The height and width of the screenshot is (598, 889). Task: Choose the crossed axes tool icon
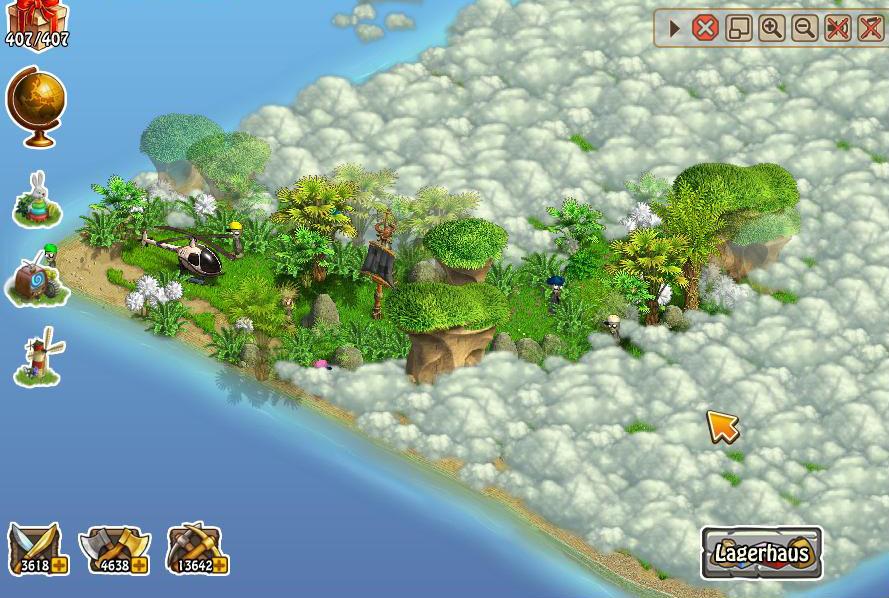point(114,549)
